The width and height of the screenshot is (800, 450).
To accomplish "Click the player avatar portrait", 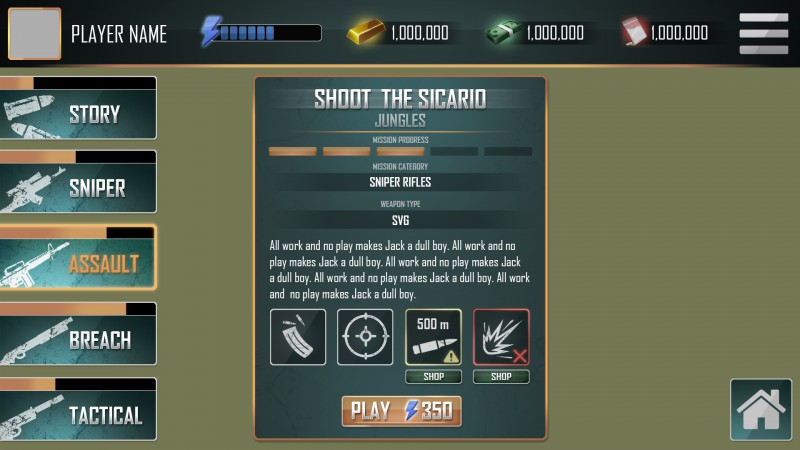I will pos(34,34).
